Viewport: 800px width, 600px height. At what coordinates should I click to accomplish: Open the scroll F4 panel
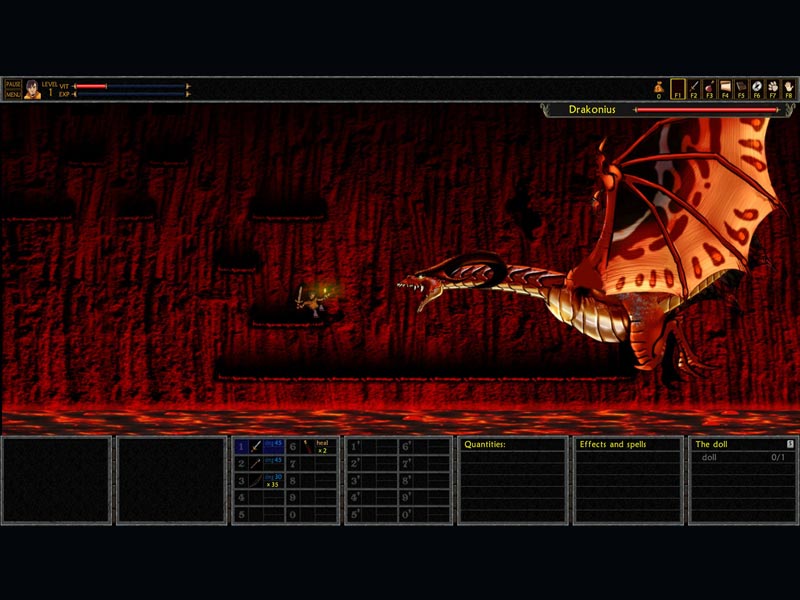[725, 87]
